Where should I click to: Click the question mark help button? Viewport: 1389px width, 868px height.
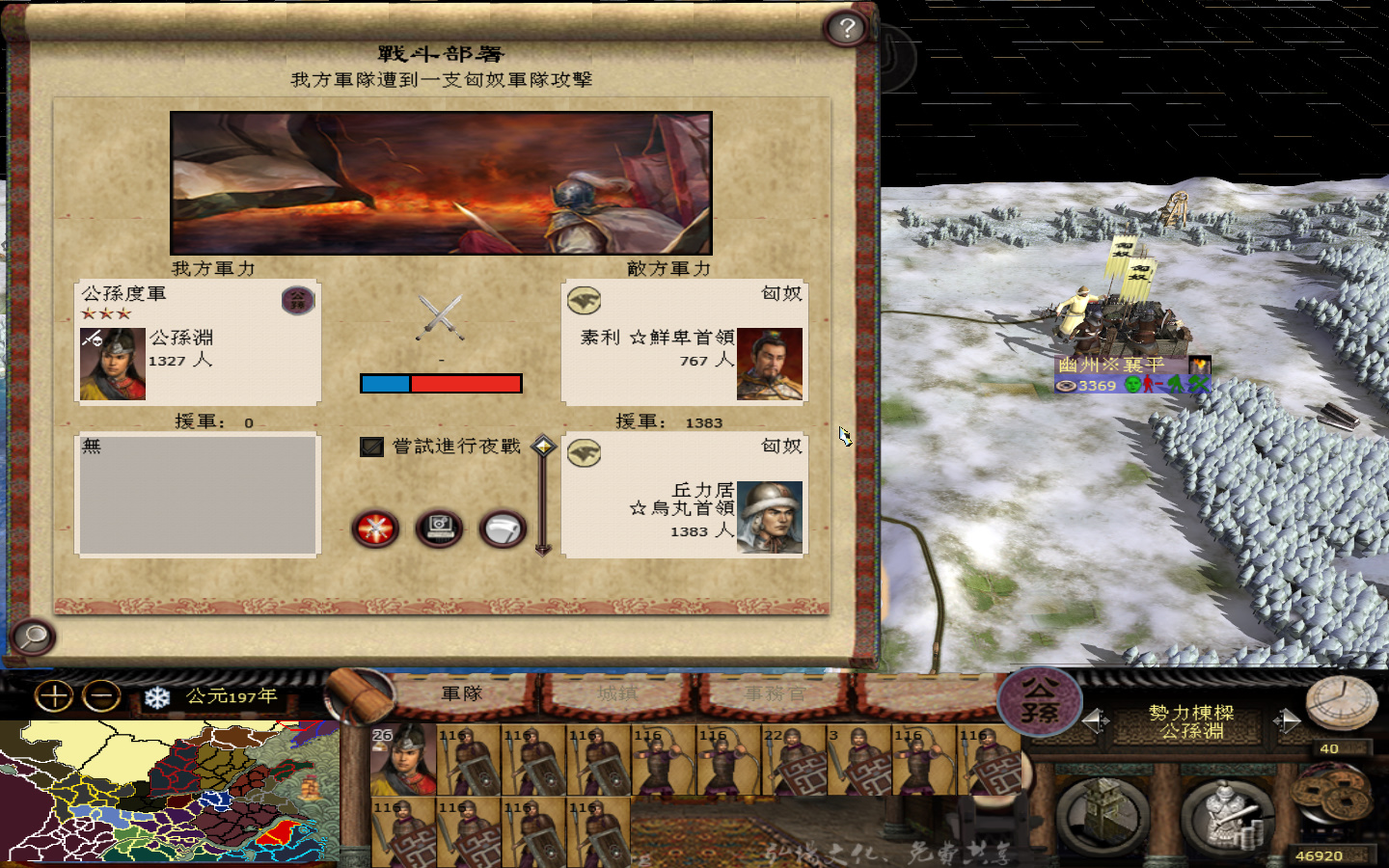846,29
